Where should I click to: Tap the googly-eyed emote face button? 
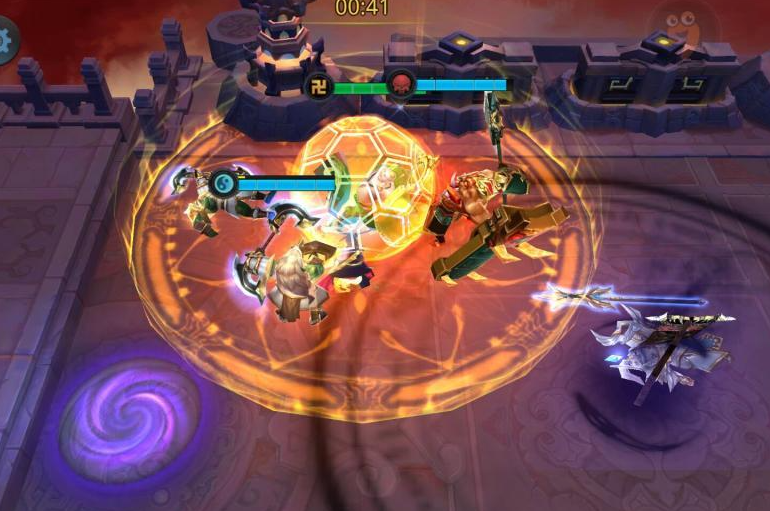683,24
